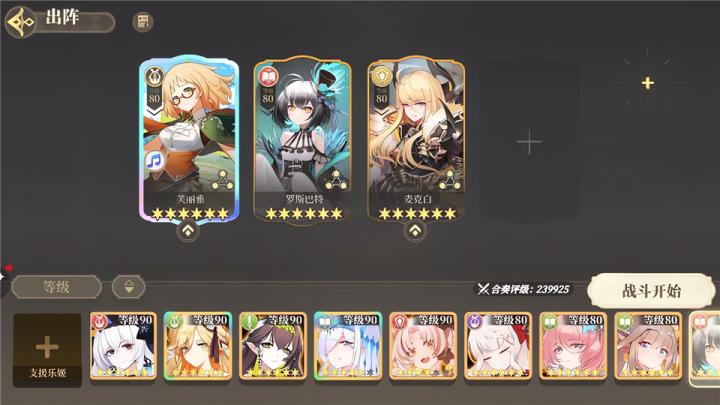Add a character to the empty plus slot
This screenshot has height=405, width=720.
point(529,141)
